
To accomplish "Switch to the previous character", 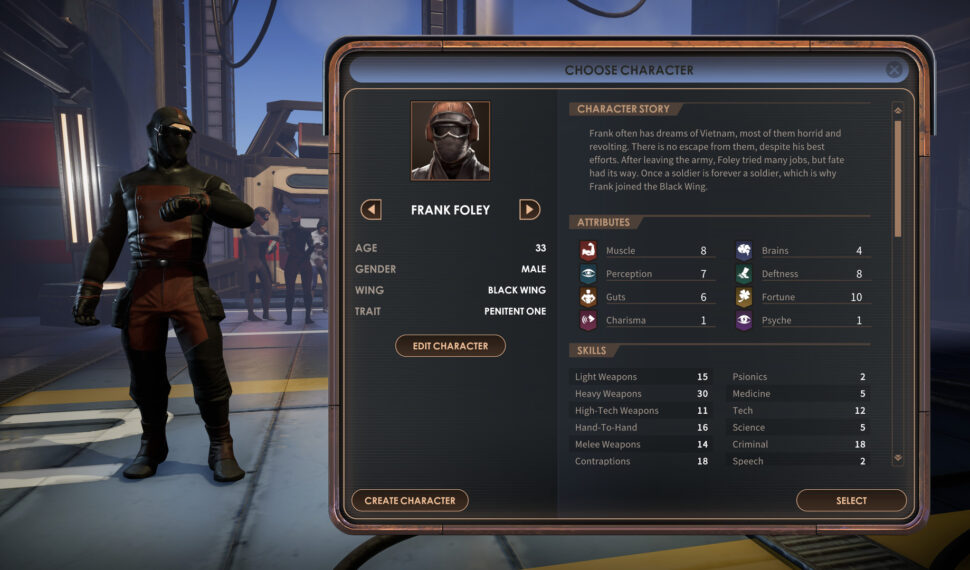I will [371, 210].
